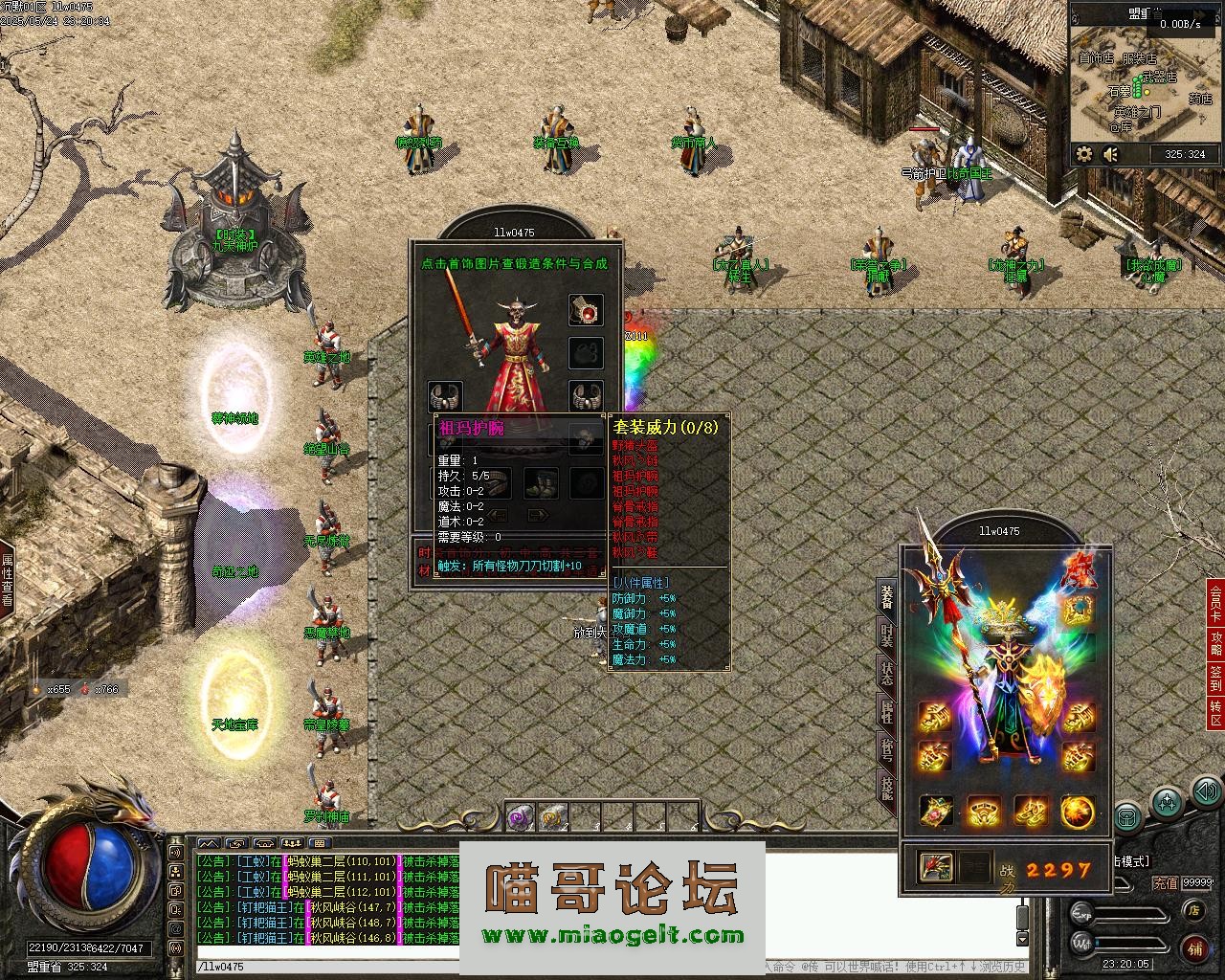Select the purple scroll hotbar slot
1225x980 pixels.
(520, 816)
